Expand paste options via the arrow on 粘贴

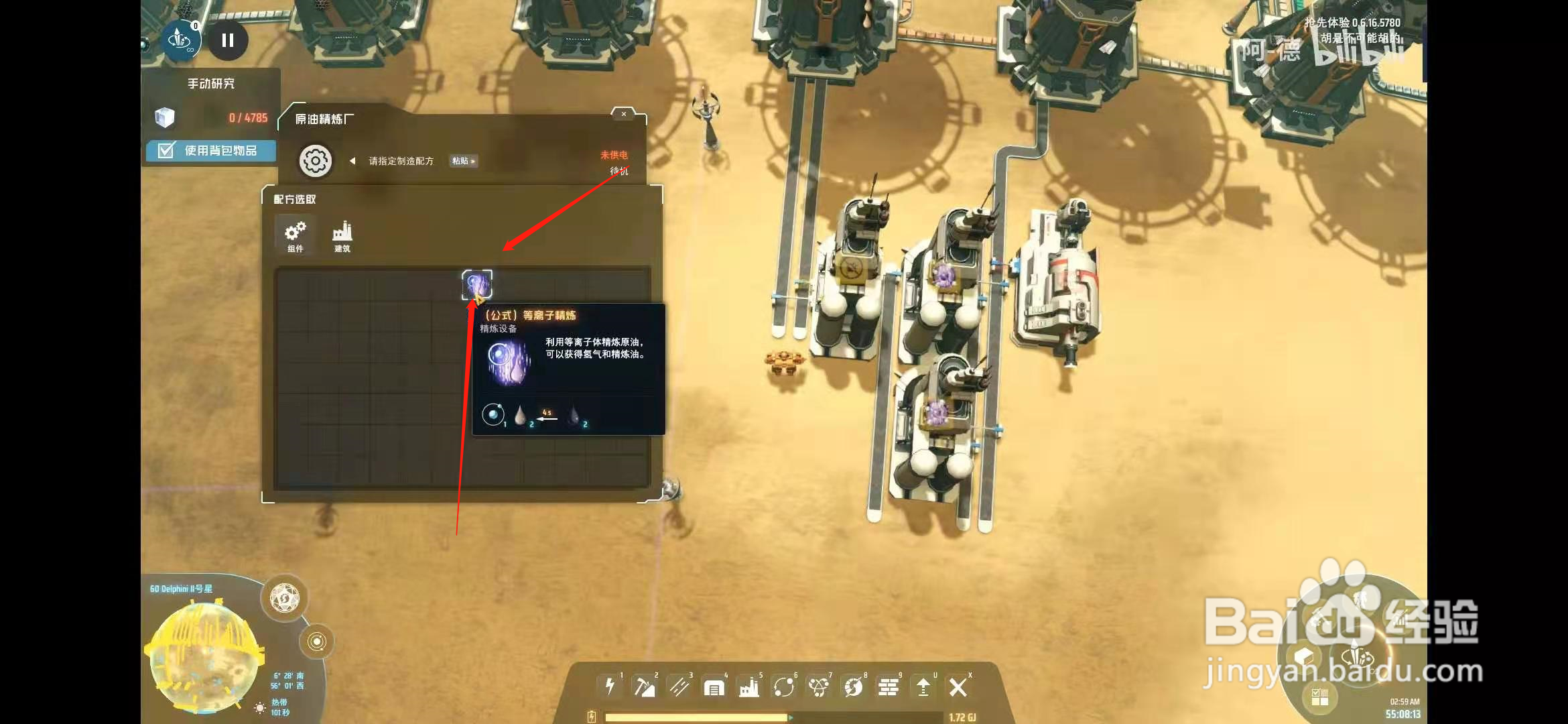(x=472, y=162)
